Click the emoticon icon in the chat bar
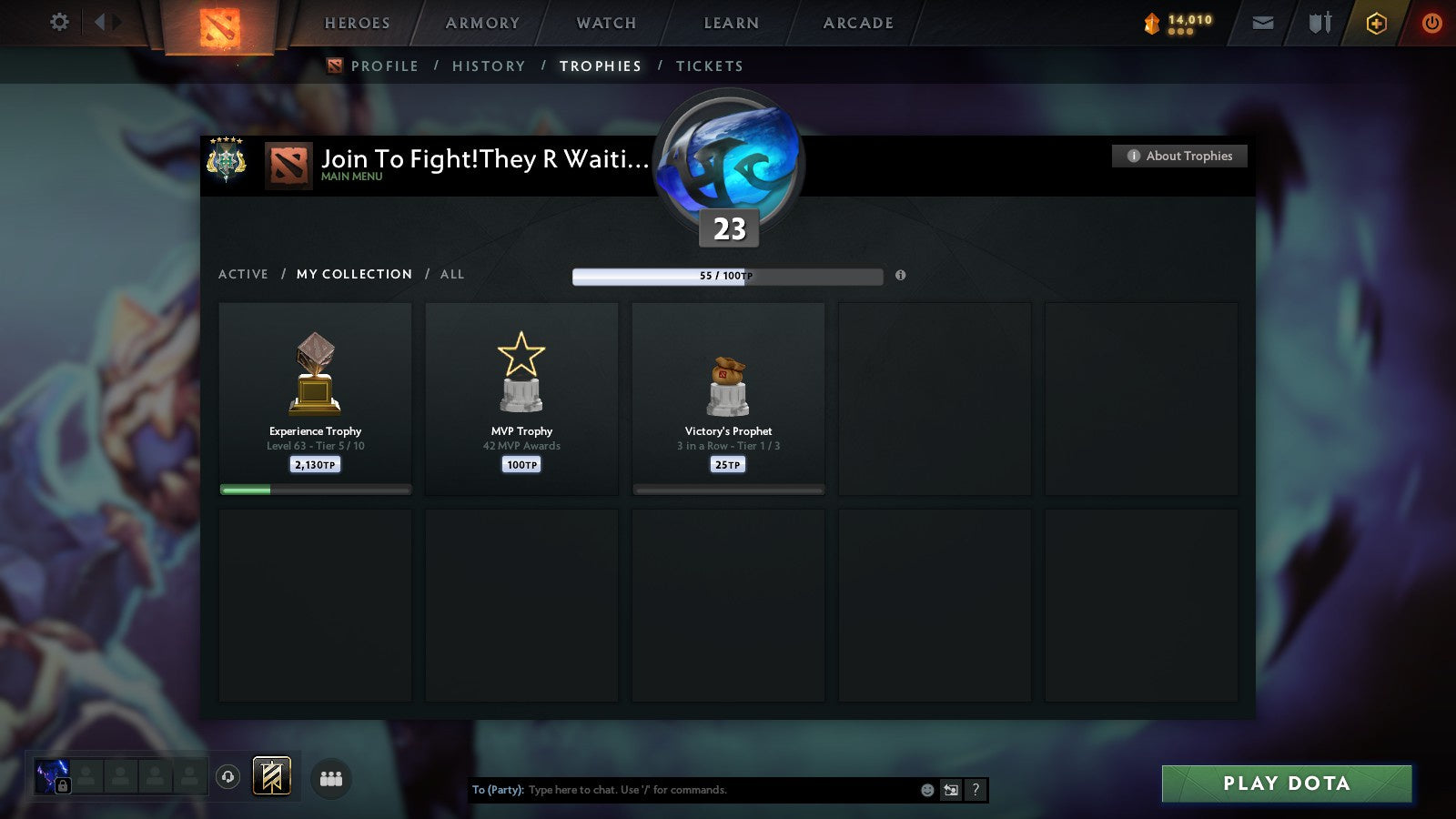1456x819 pixels. (x=925, y=790)
